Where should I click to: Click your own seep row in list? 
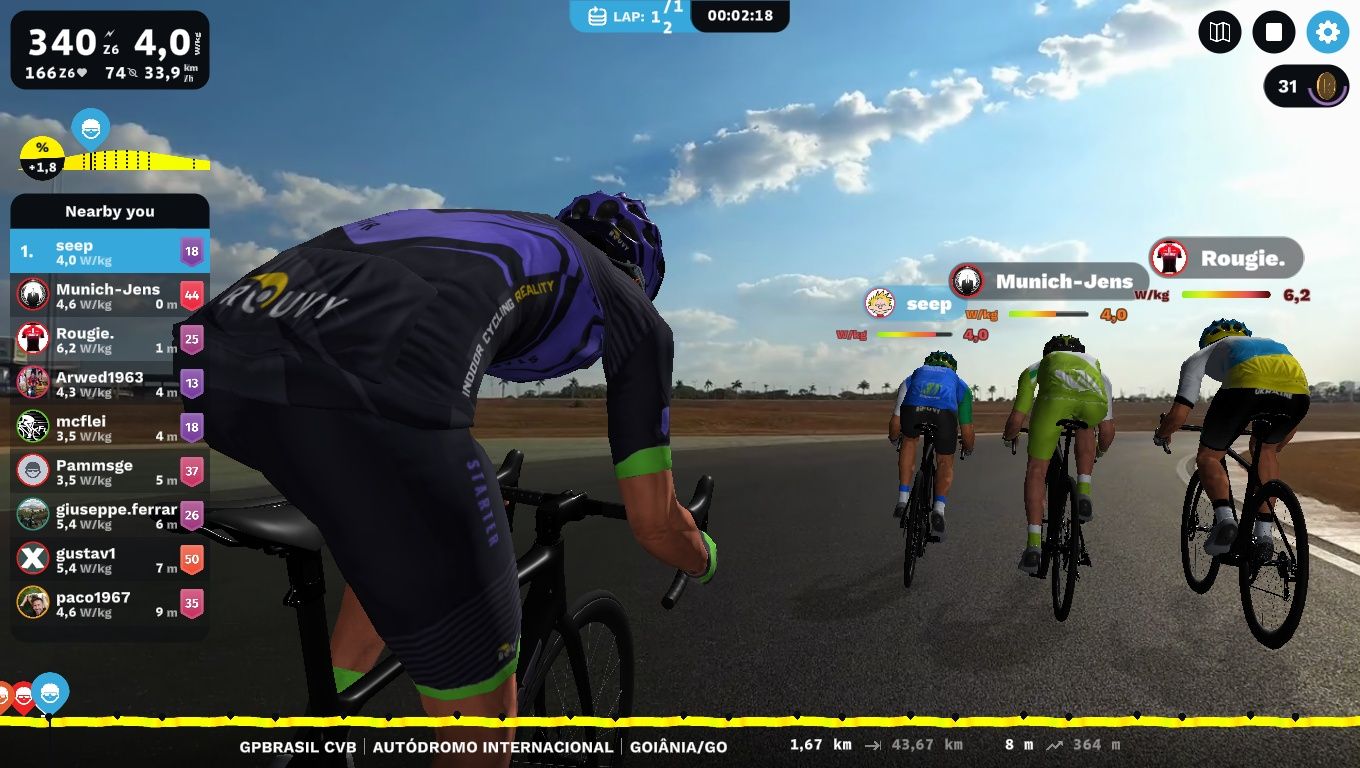[x=110, y=251]
